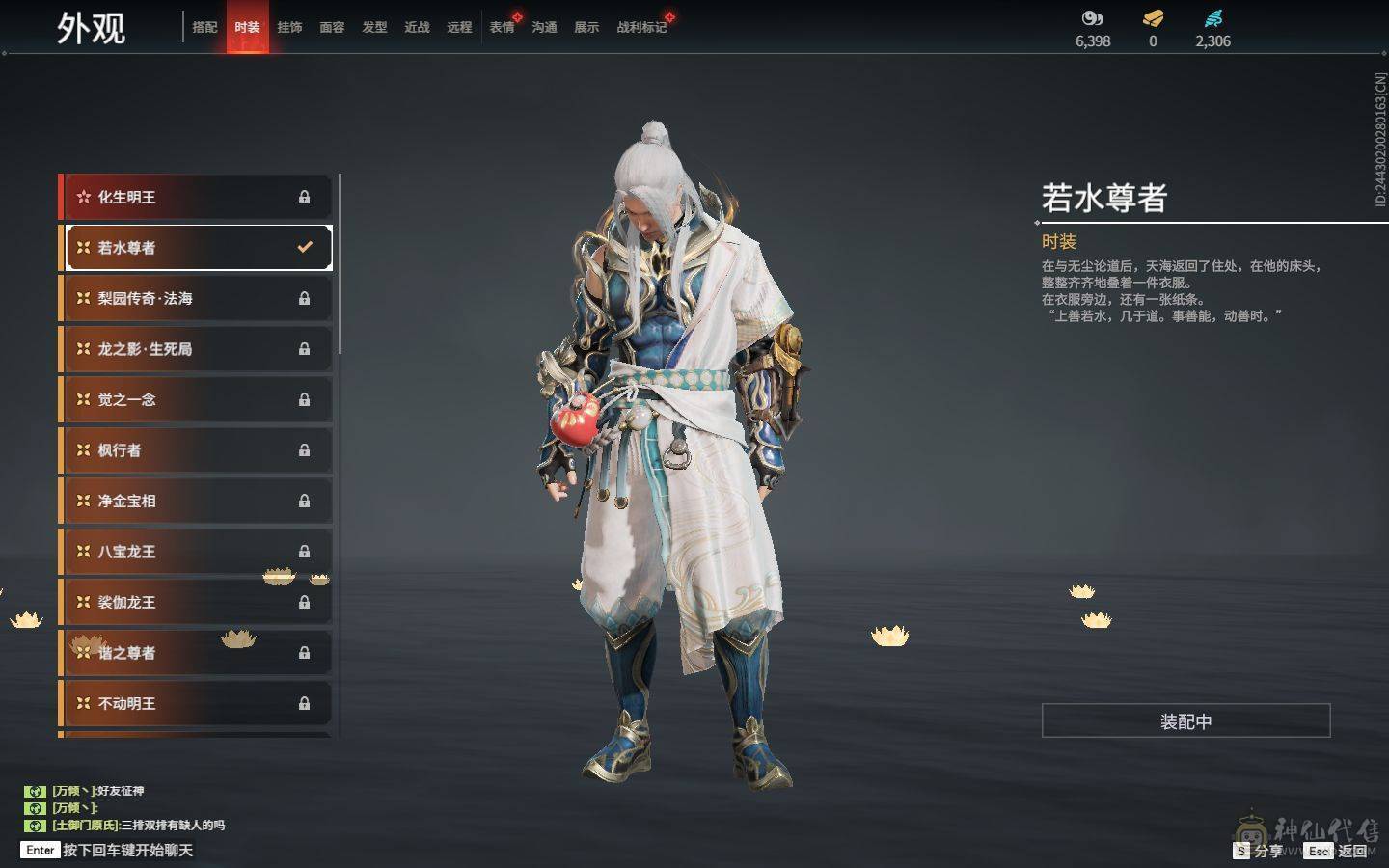Click the 沟通 communication icon with notification badge
Screen dimensions: 1389x868
tap(544, 27)
